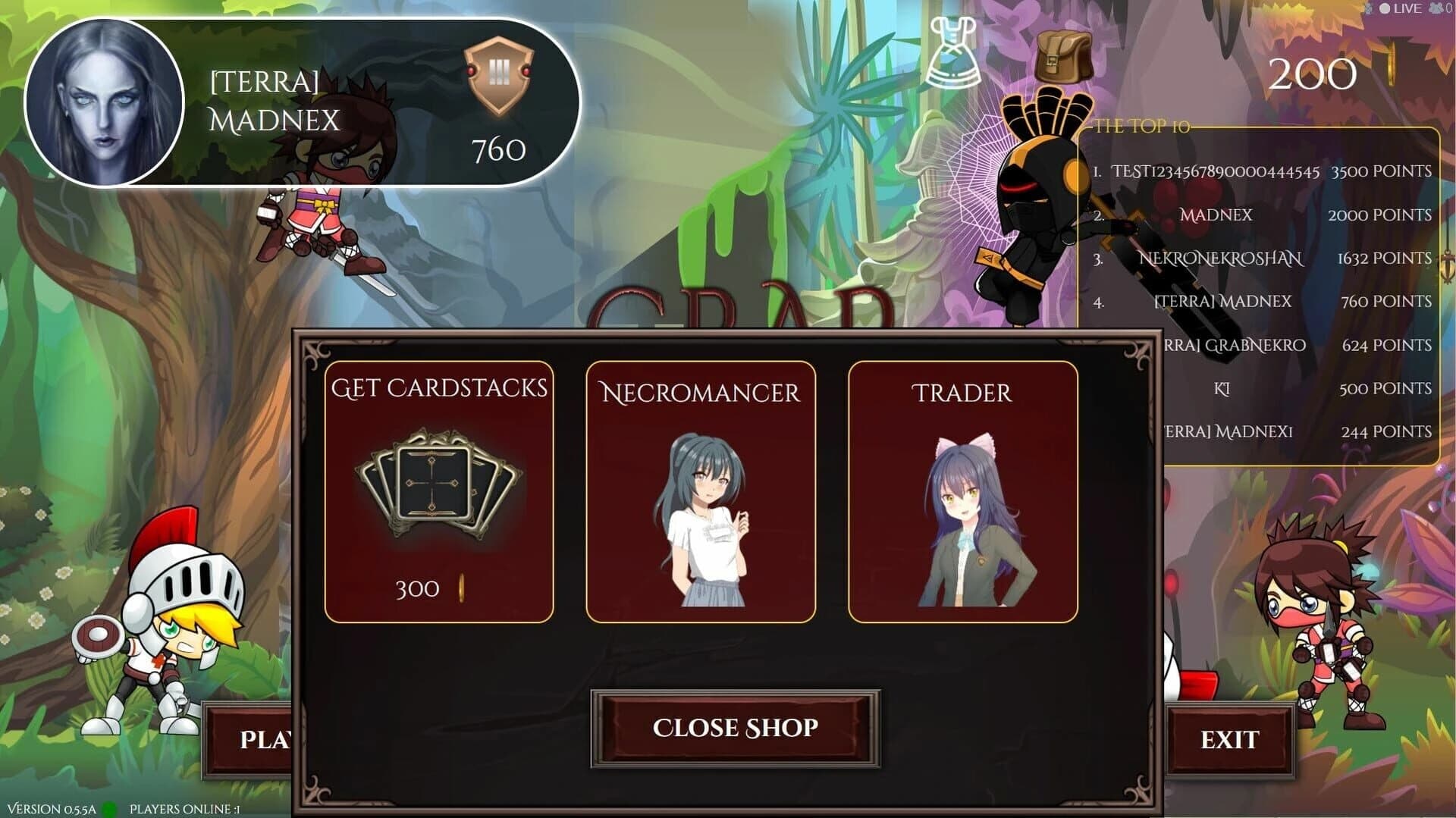The width and height of the screenshot is (1456, 818).
Task: Click the [TERRA] MADNEX1 leaderboard row
Action: [x=1230, y=431]
